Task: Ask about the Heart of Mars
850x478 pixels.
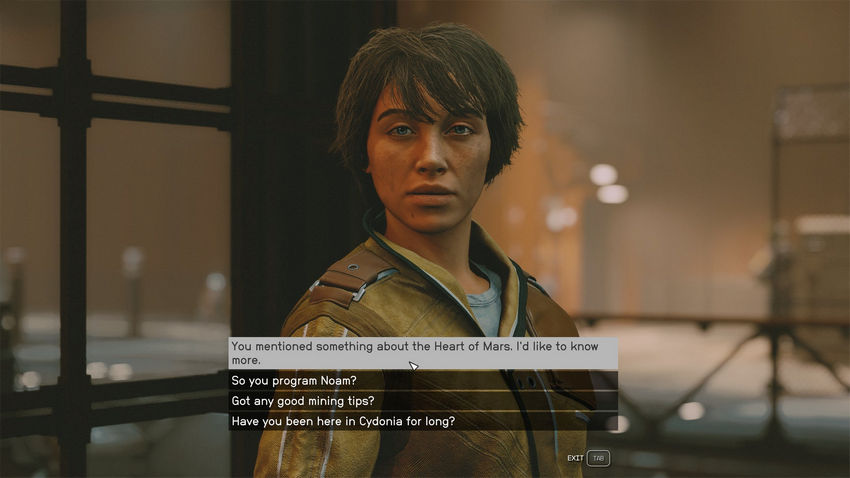Action: [420, 353]
